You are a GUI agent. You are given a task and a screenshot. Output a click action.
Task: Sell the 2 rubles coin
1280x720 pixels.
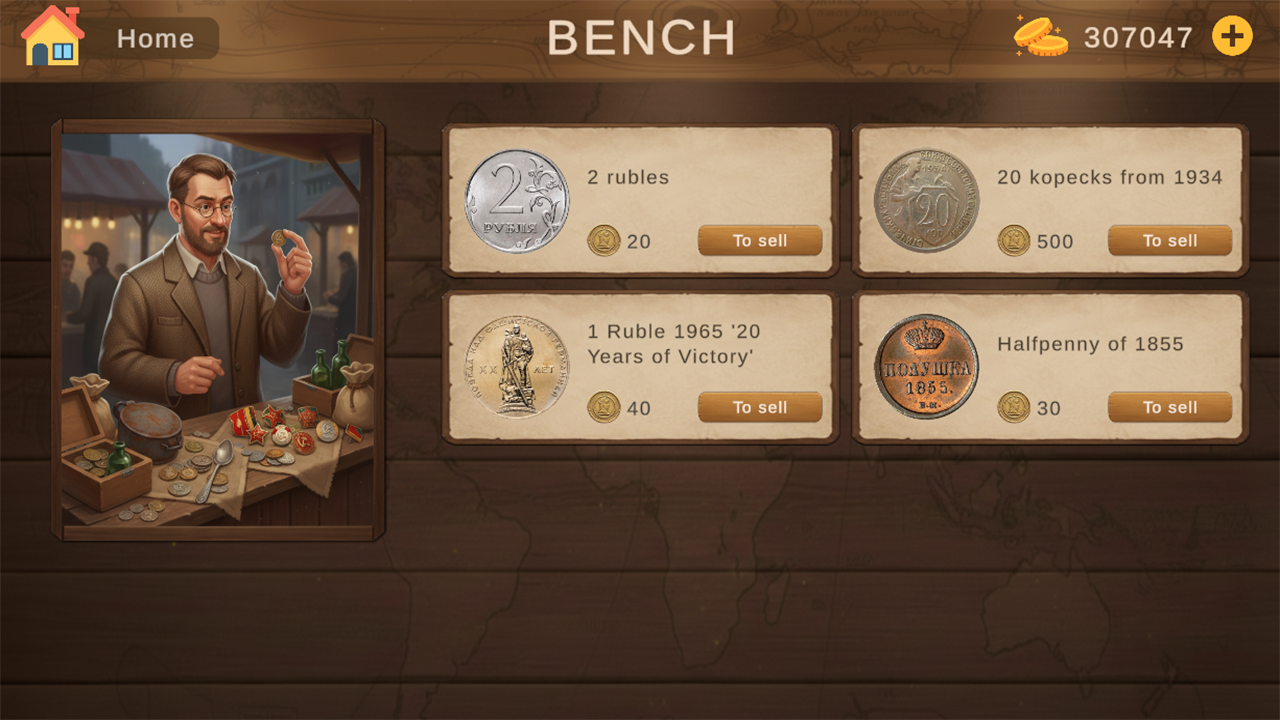[x=759, y=240]
